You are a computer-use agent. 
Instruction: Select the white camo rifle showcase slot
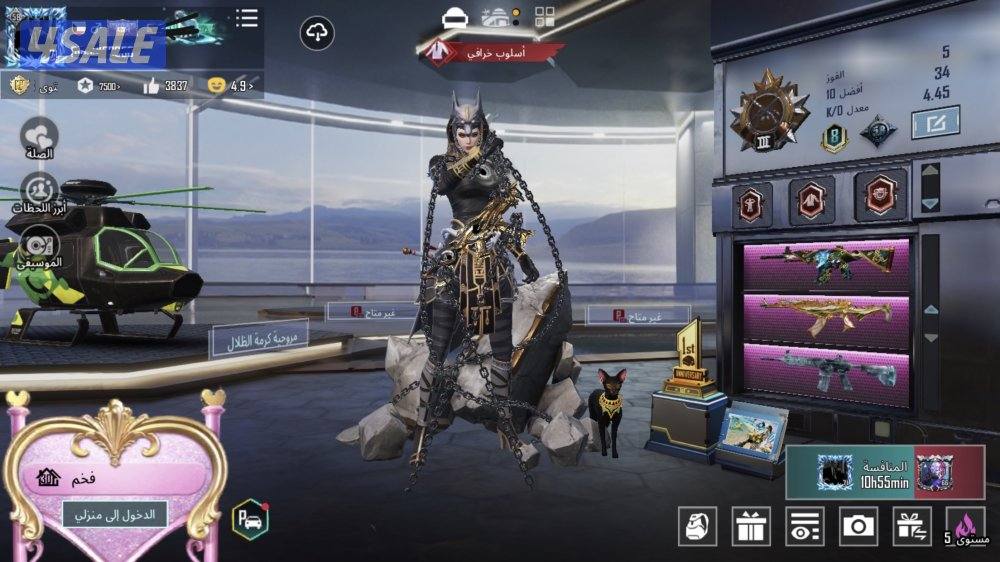point(826,371)
